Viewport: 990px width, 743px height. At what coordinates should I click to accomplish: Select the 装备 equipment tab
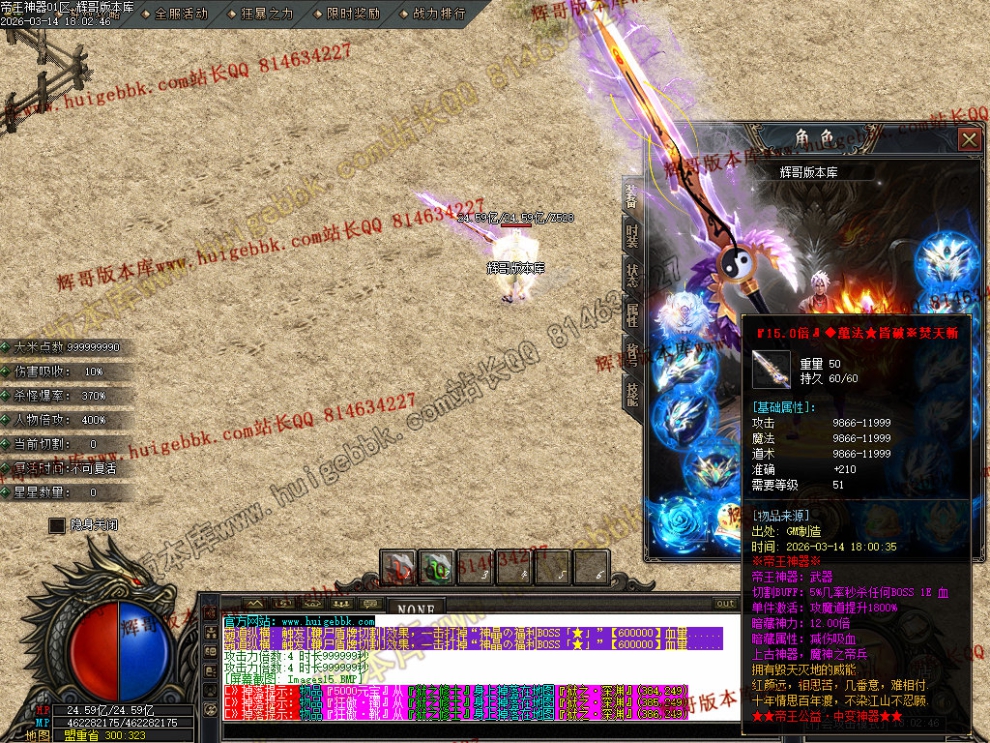point(632,196)
